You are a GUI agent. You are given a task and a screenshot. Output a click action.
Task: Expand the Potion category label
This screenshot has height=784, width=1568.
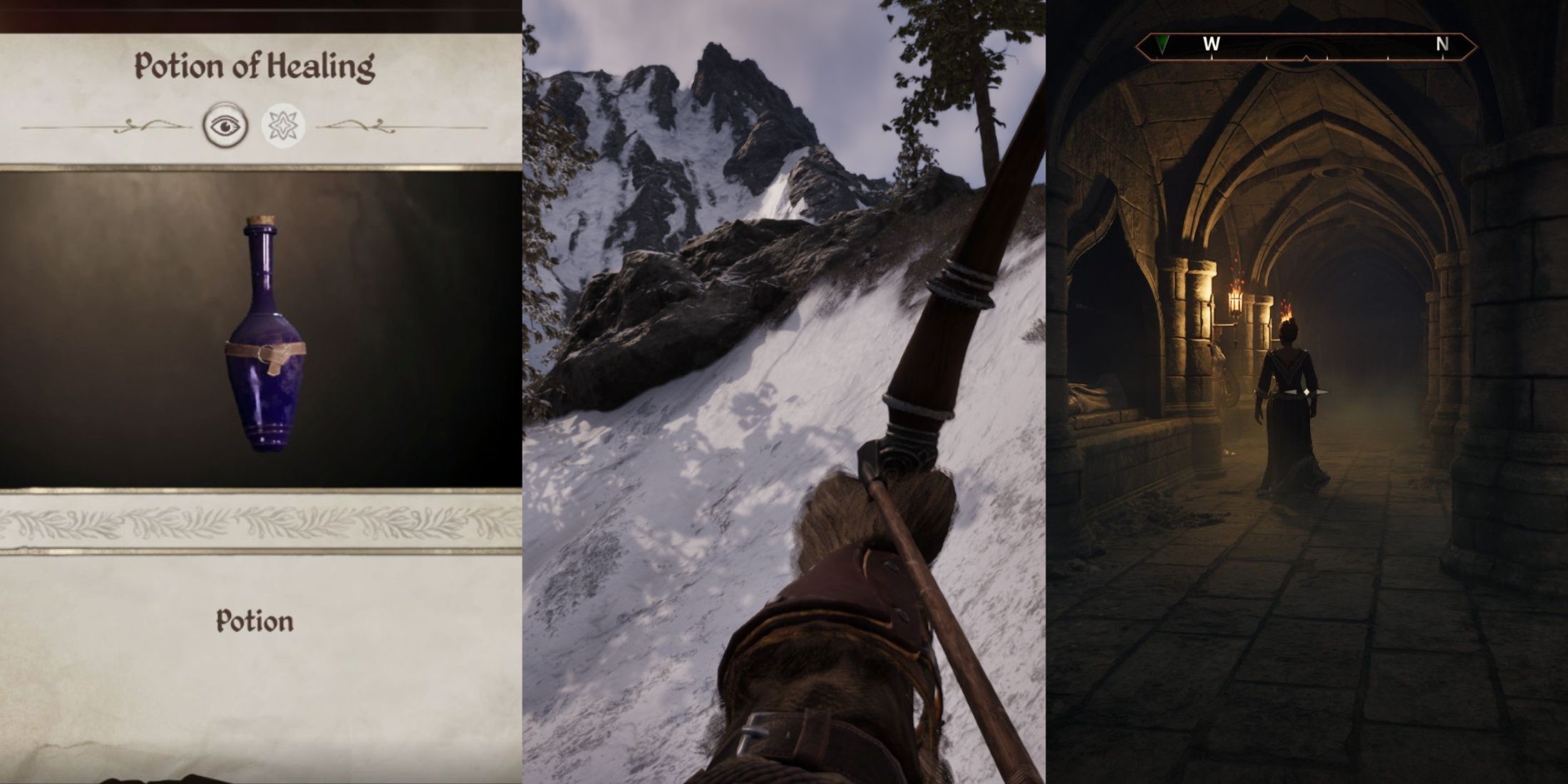coord(254,620)
